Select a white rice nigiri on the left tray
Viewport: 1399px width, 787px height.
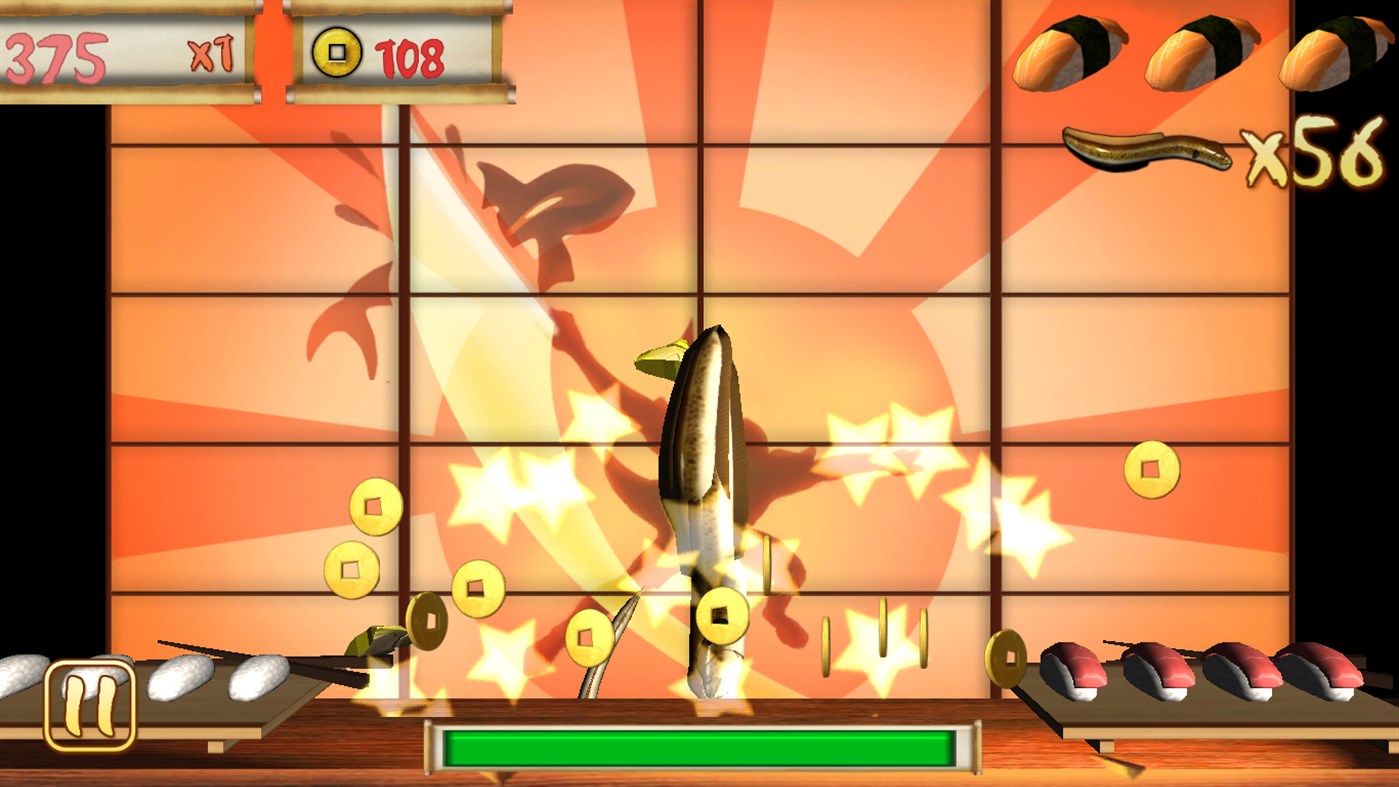pos(178,678)
